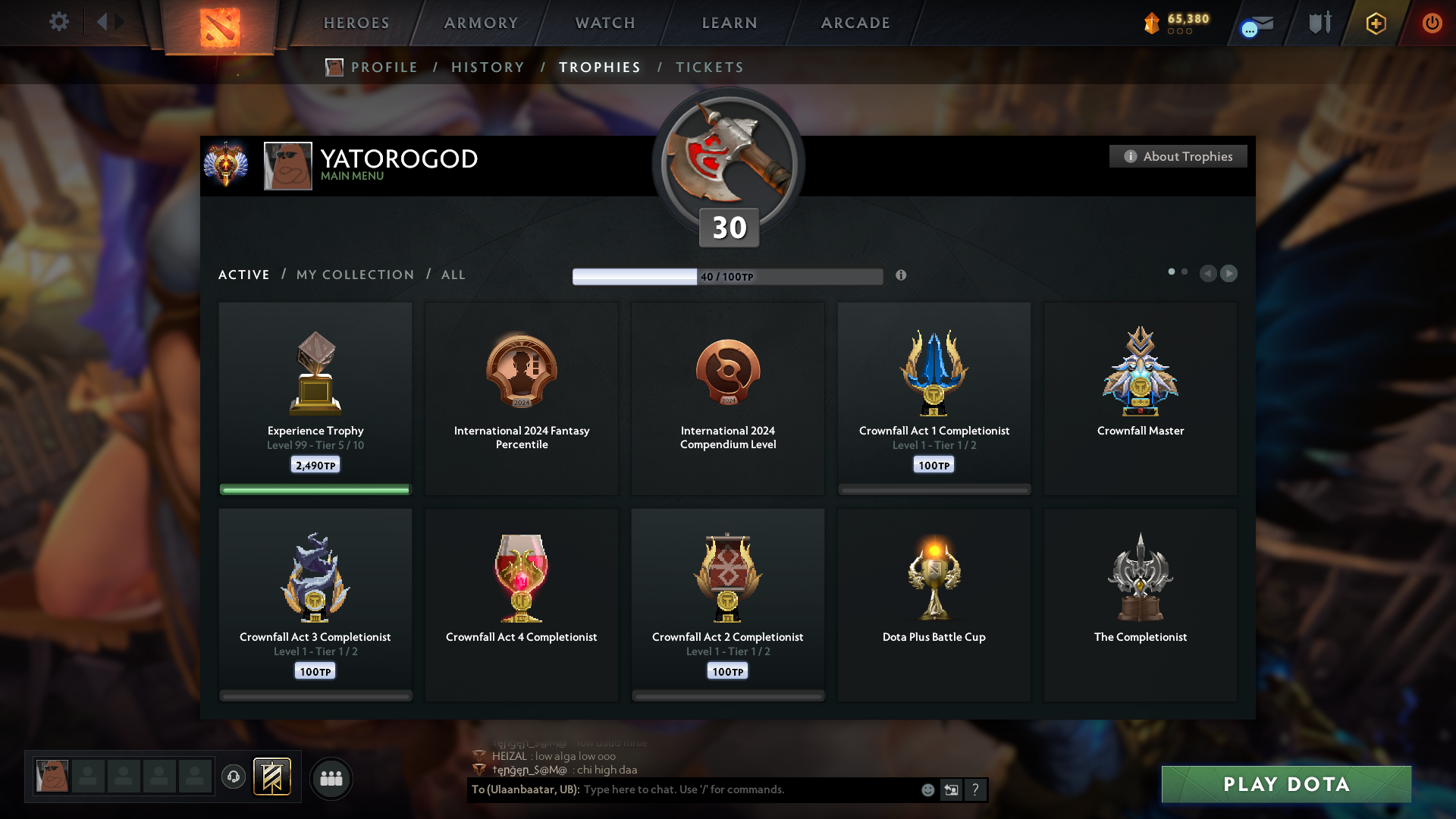Open friends list via the group icon
The height and width of the screenshot is (819, 1456).
coord(331,777)
